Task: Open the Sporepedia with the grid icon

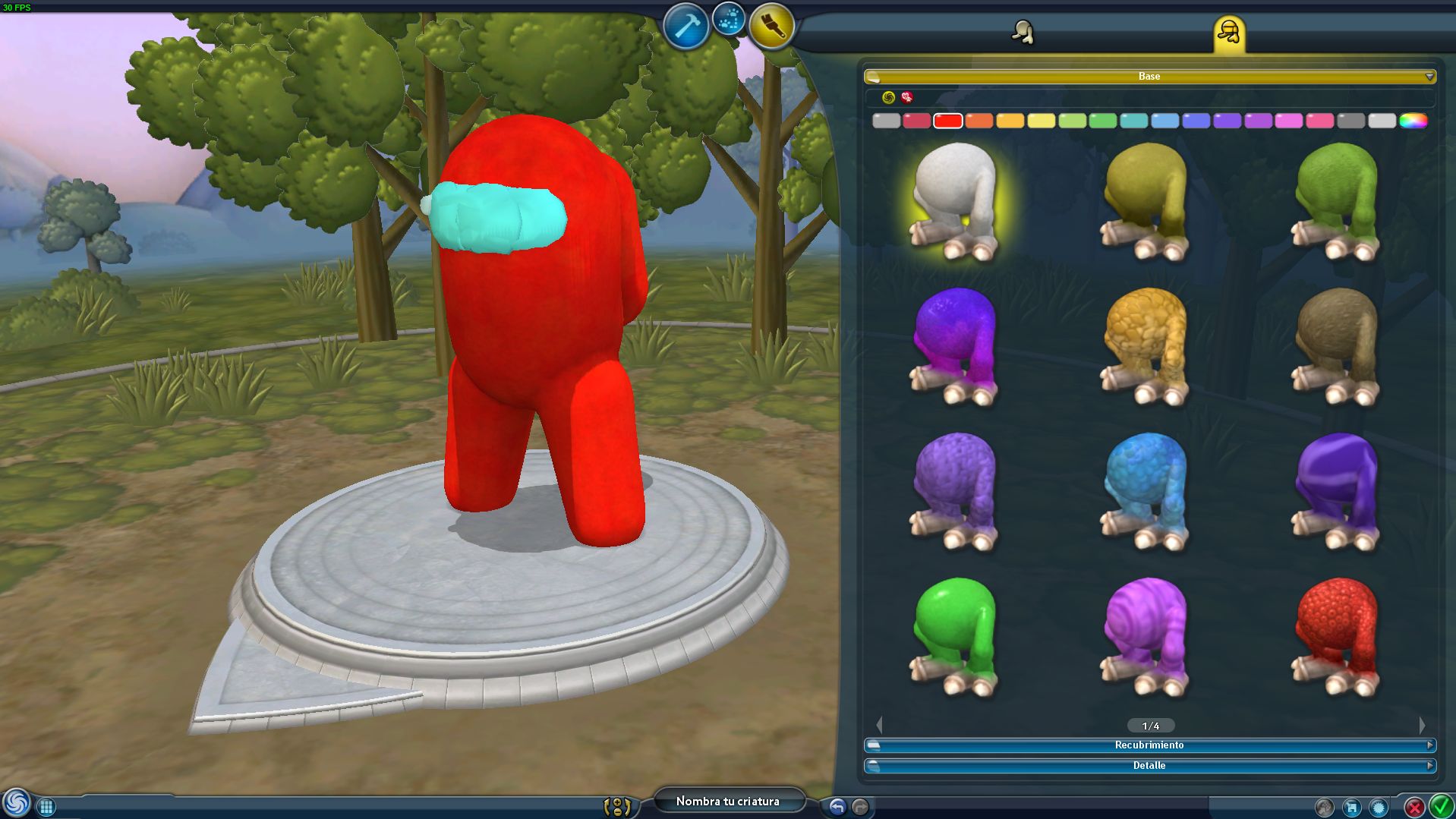Action: (x=46, y=806)
